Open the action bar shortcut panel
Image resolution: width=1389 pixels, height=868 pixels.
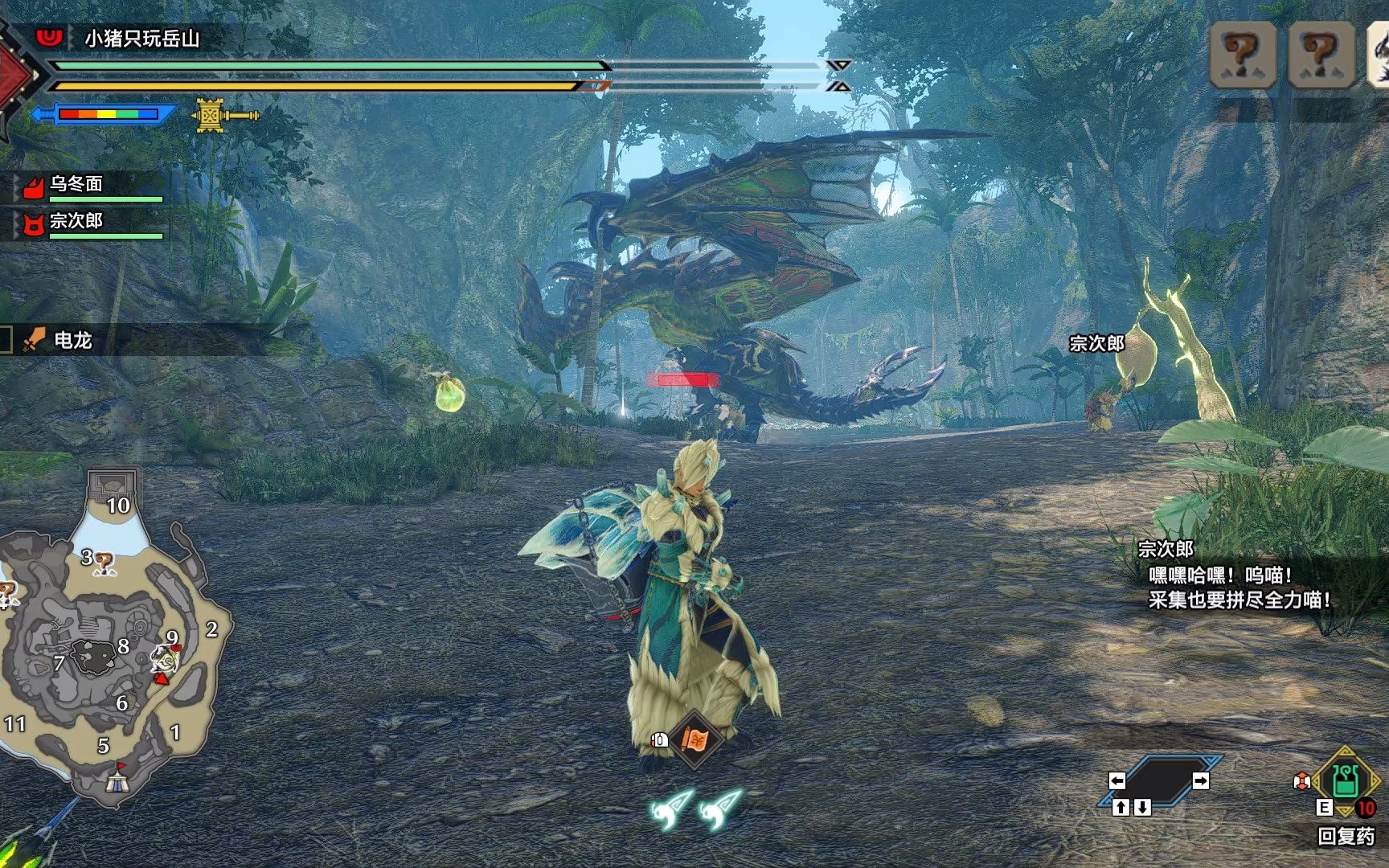click(1159, 780)
